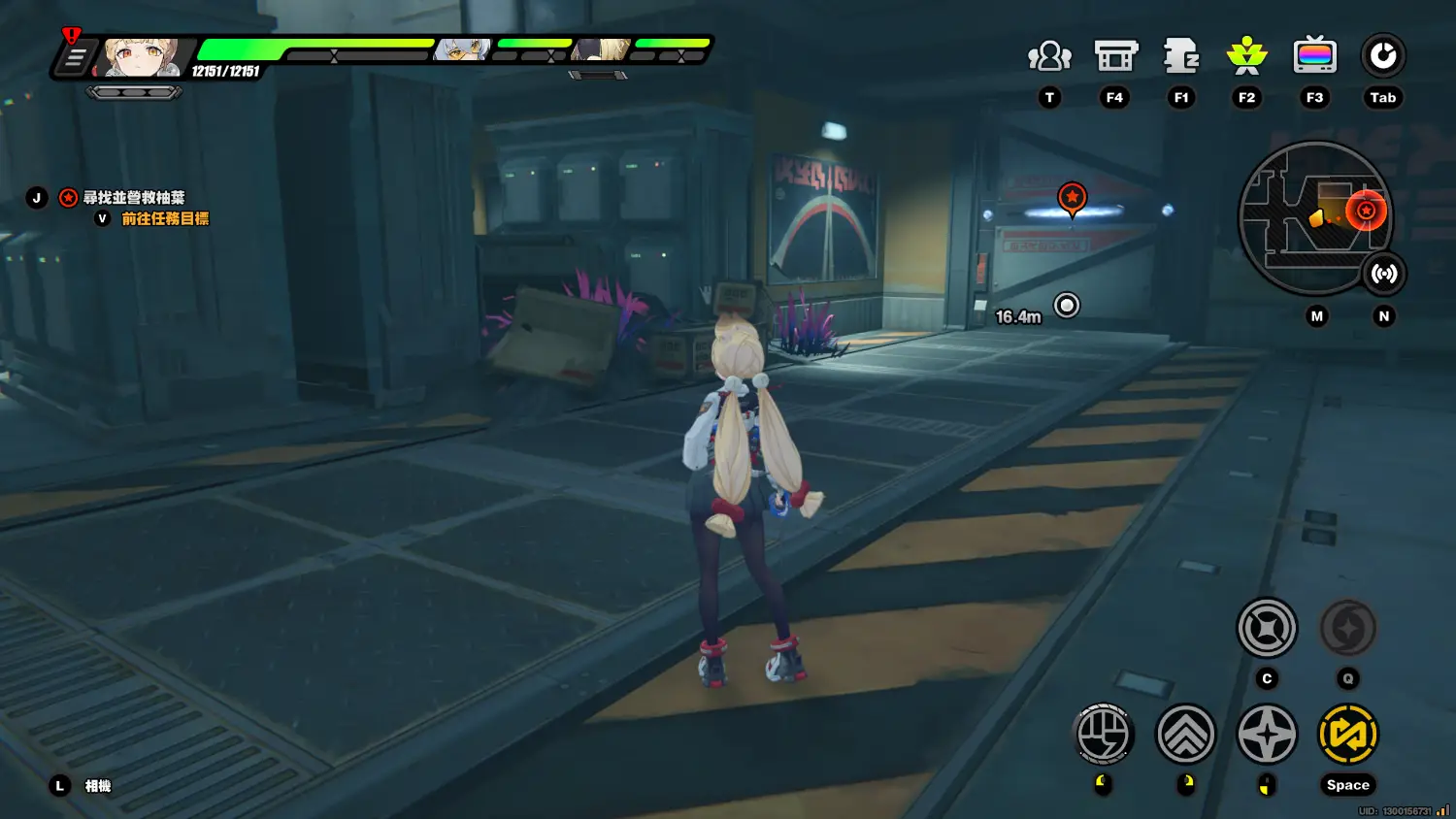Open the camera option in bottom corner

tap(97, 786)
